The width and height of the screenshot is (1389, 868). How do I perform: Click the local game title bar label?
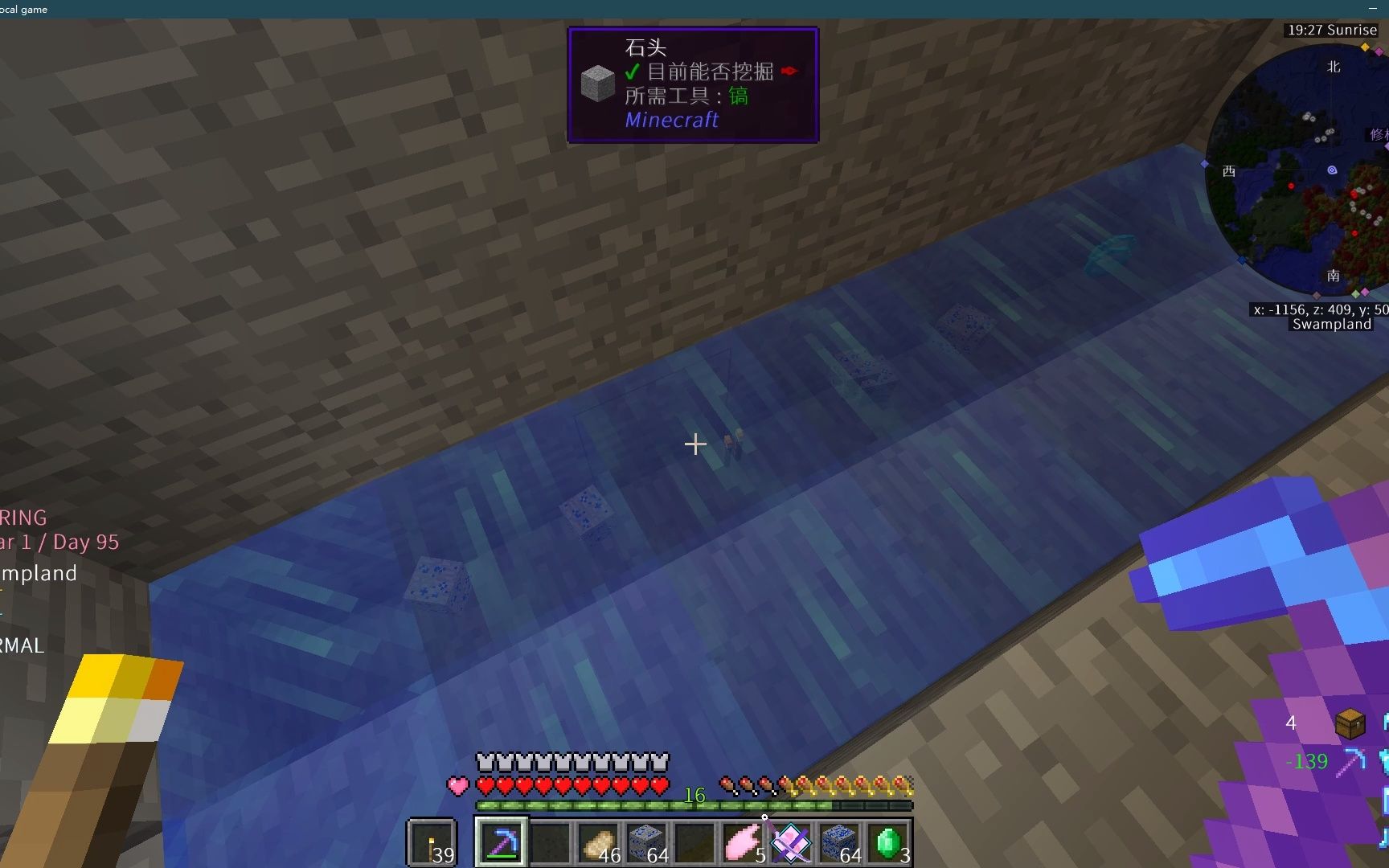pos(23,10)
